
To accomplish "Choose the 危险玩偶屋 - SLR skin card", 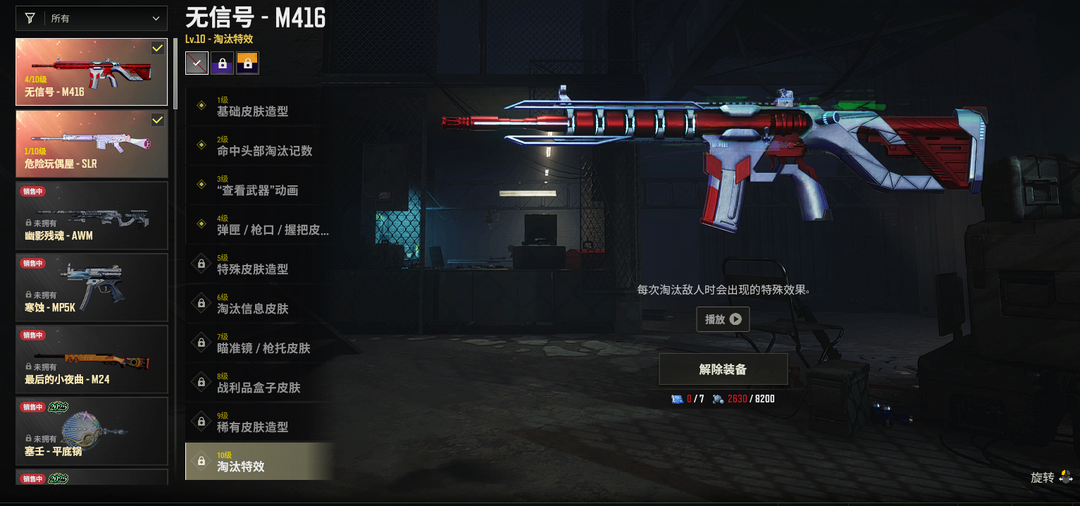I will (x=91, y=143).
